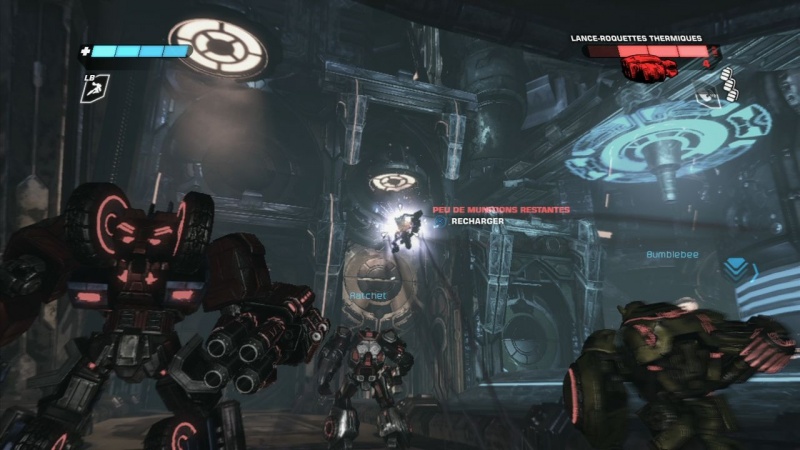Select the red thermo rocket launcher weapon icon

647,68
